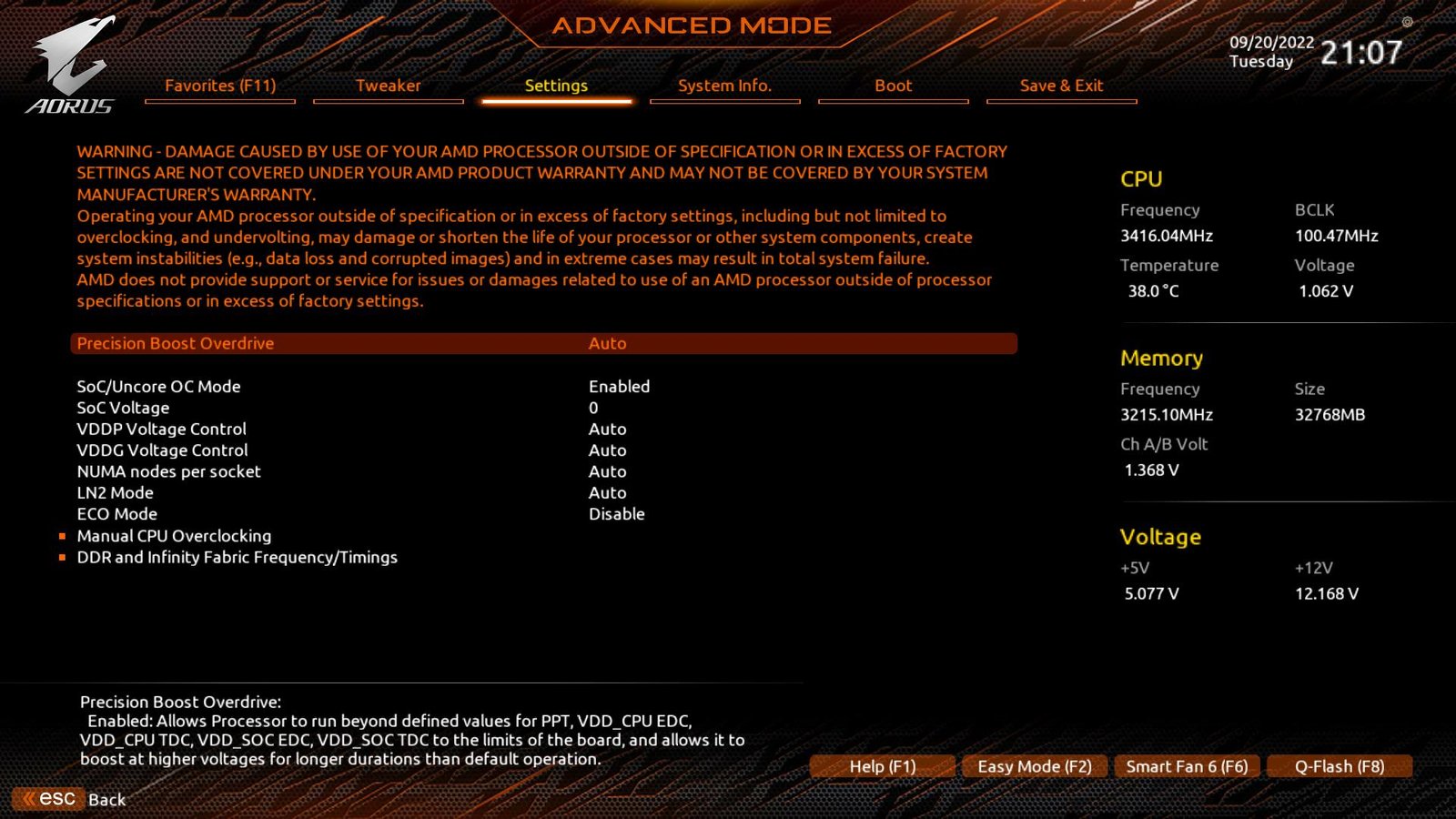Open the Favorites (F11) tab

[220, 86]
